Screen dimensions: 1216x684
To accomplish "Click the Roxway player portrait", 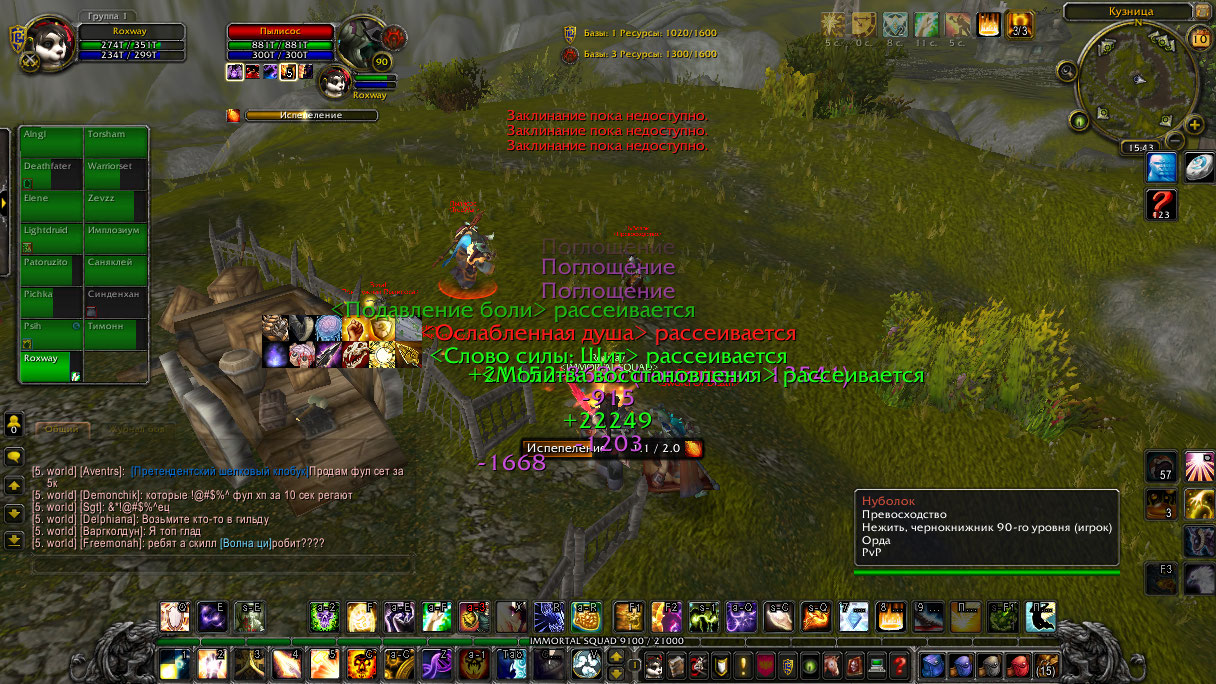I will [46, 45].
